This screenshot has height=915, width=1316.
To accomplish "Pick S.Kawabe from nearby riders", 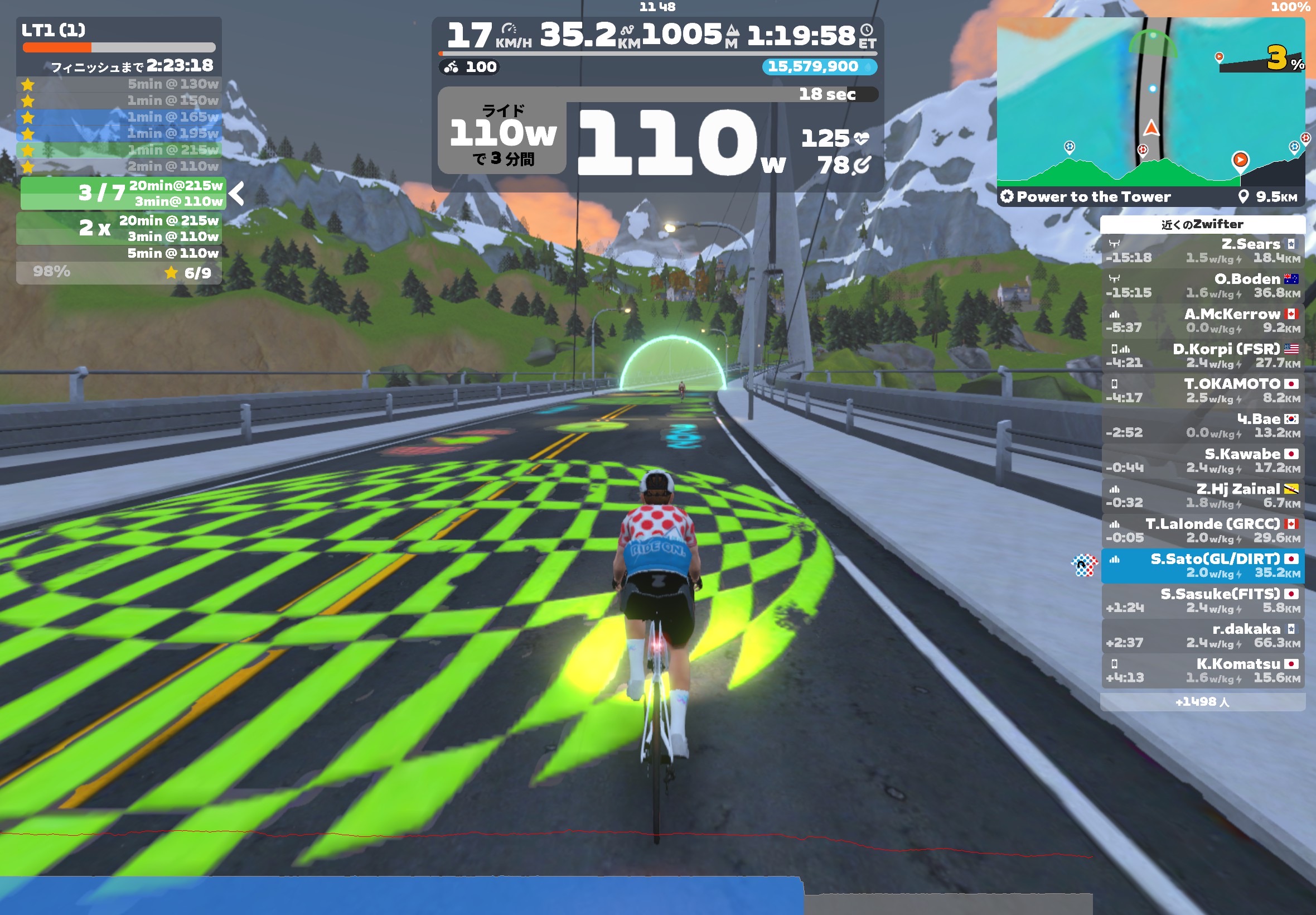I will pyautogui.click(x=1202, y=460).
